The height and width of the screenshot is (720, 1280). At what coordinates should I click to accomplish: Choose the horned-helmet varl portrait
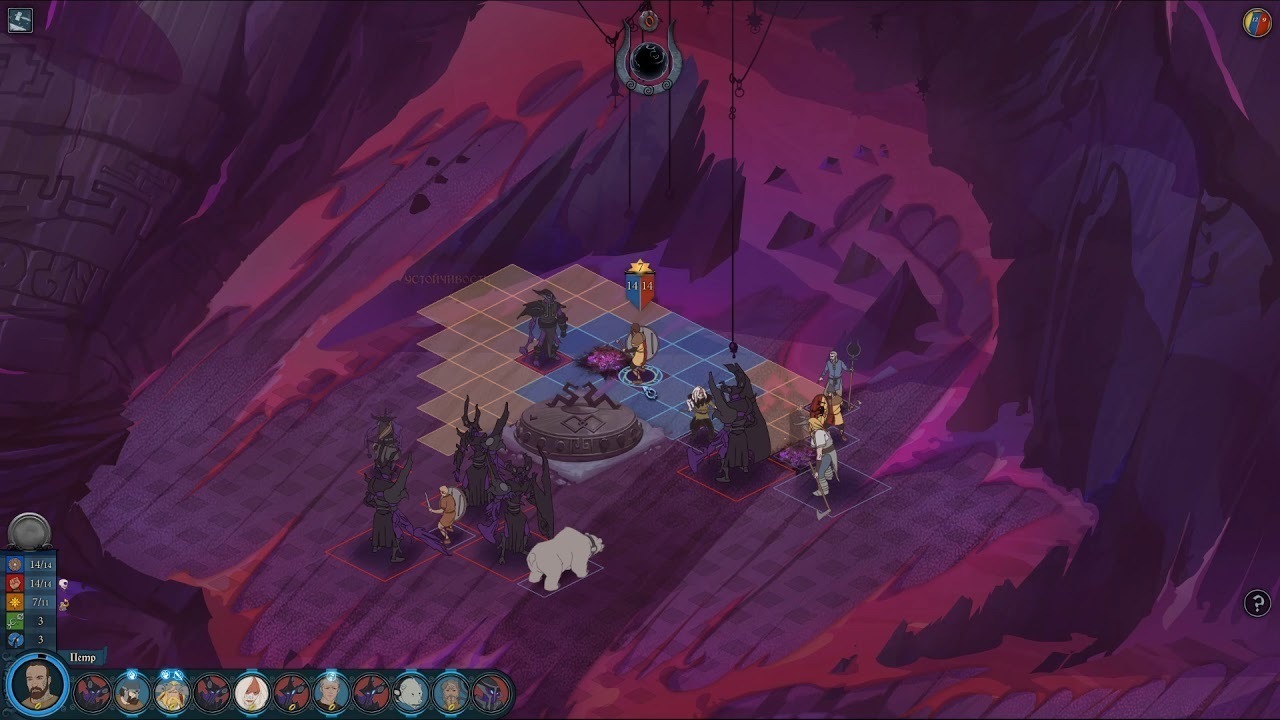pos(172,692)
